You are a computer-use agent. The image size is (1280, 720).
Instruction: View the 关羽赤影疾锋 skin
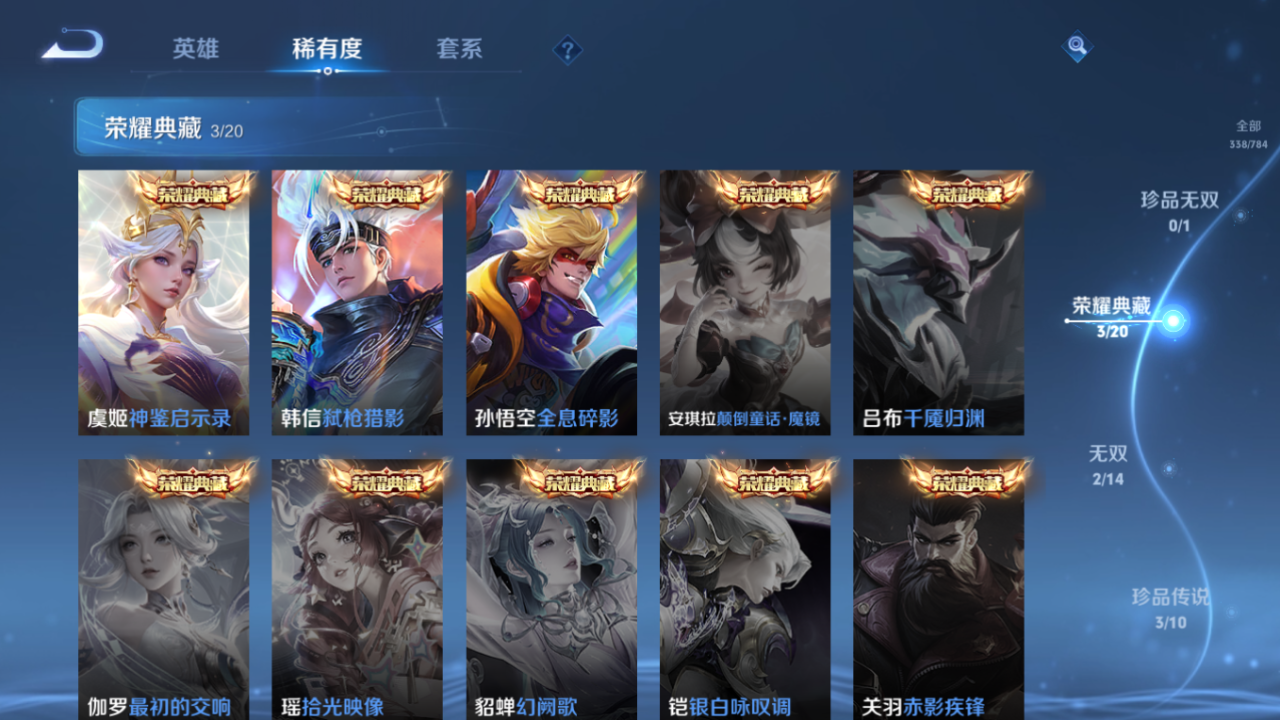pyautogui.click(x=939, y=590)
